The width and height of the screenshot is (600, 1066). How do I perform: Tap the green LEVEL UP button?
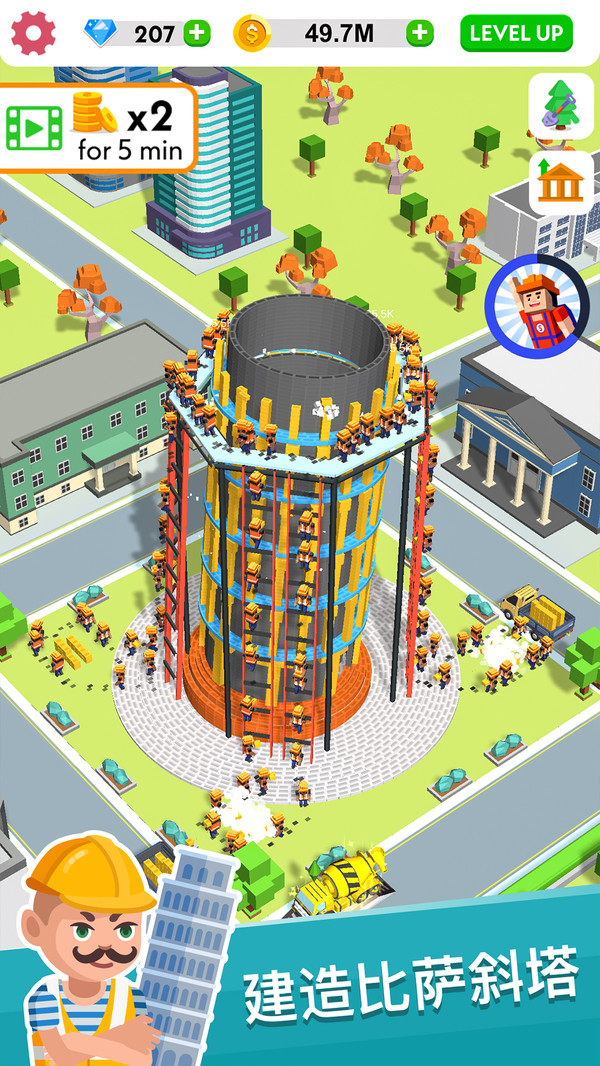pos(516,33)
